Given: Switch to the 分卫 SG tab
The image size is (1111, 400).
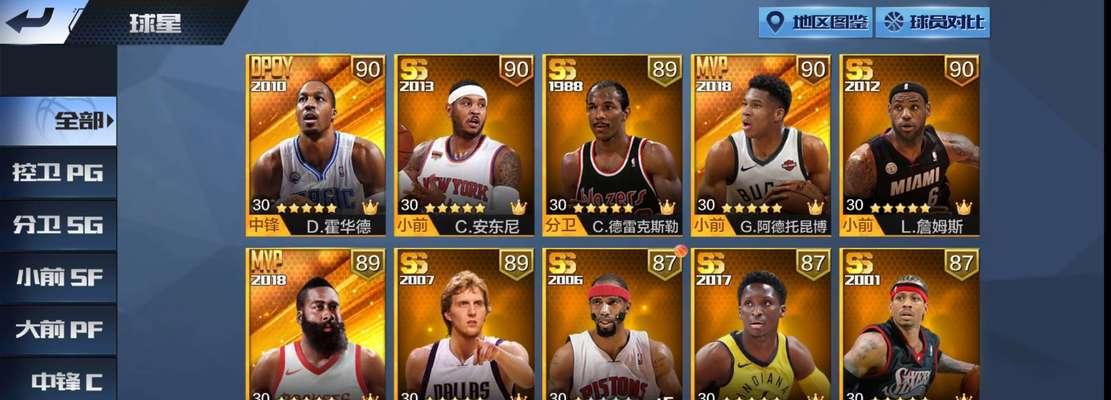Looking at the screenshot, I should 58,225.
